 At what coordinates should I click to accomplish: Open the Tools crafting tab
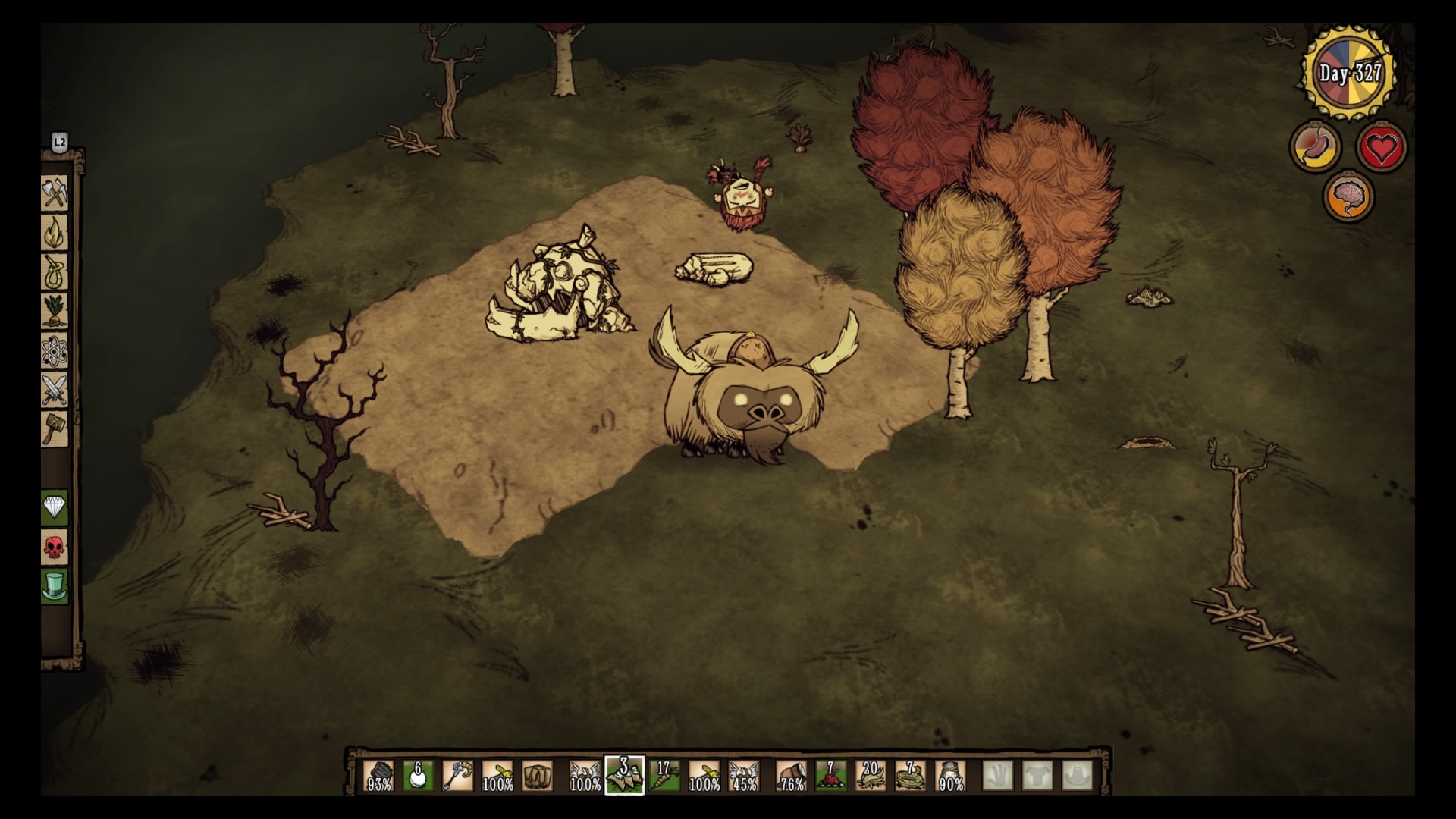(x=55, y=193)
